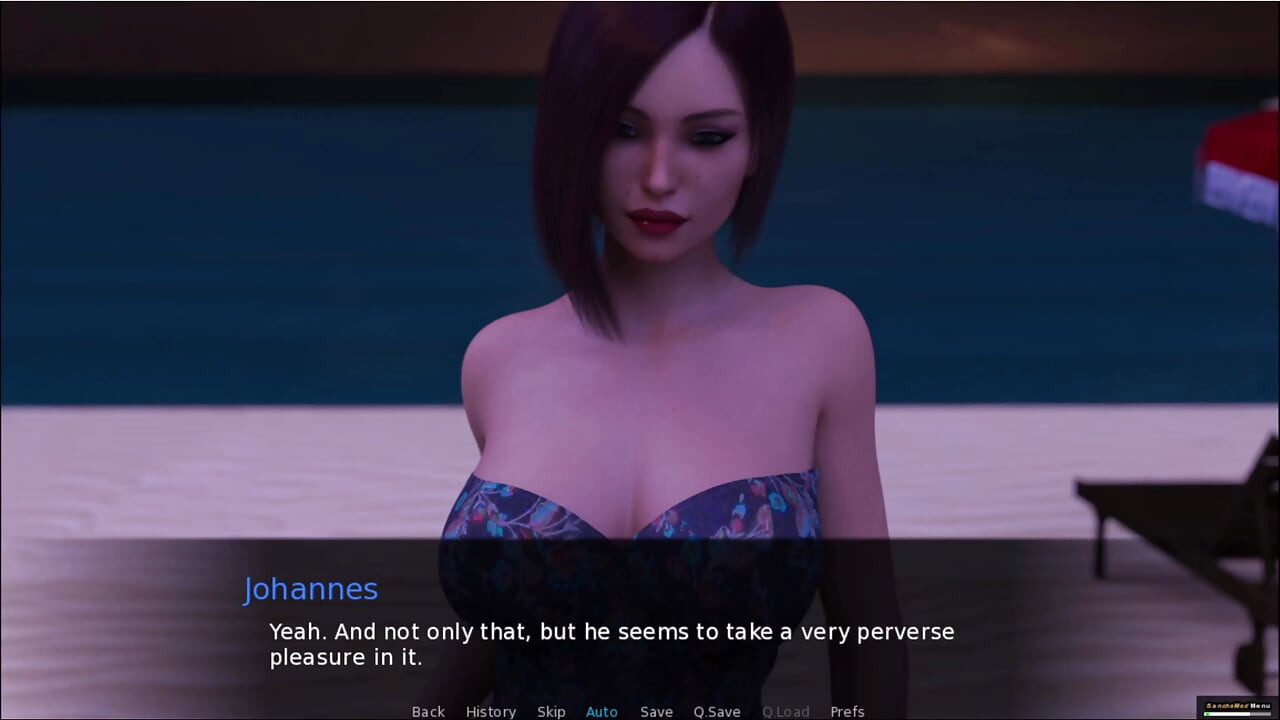This screenshot has width=1280, height=720.
Task: Quick Load the last save via Q.Load
Action: (785, 711)
